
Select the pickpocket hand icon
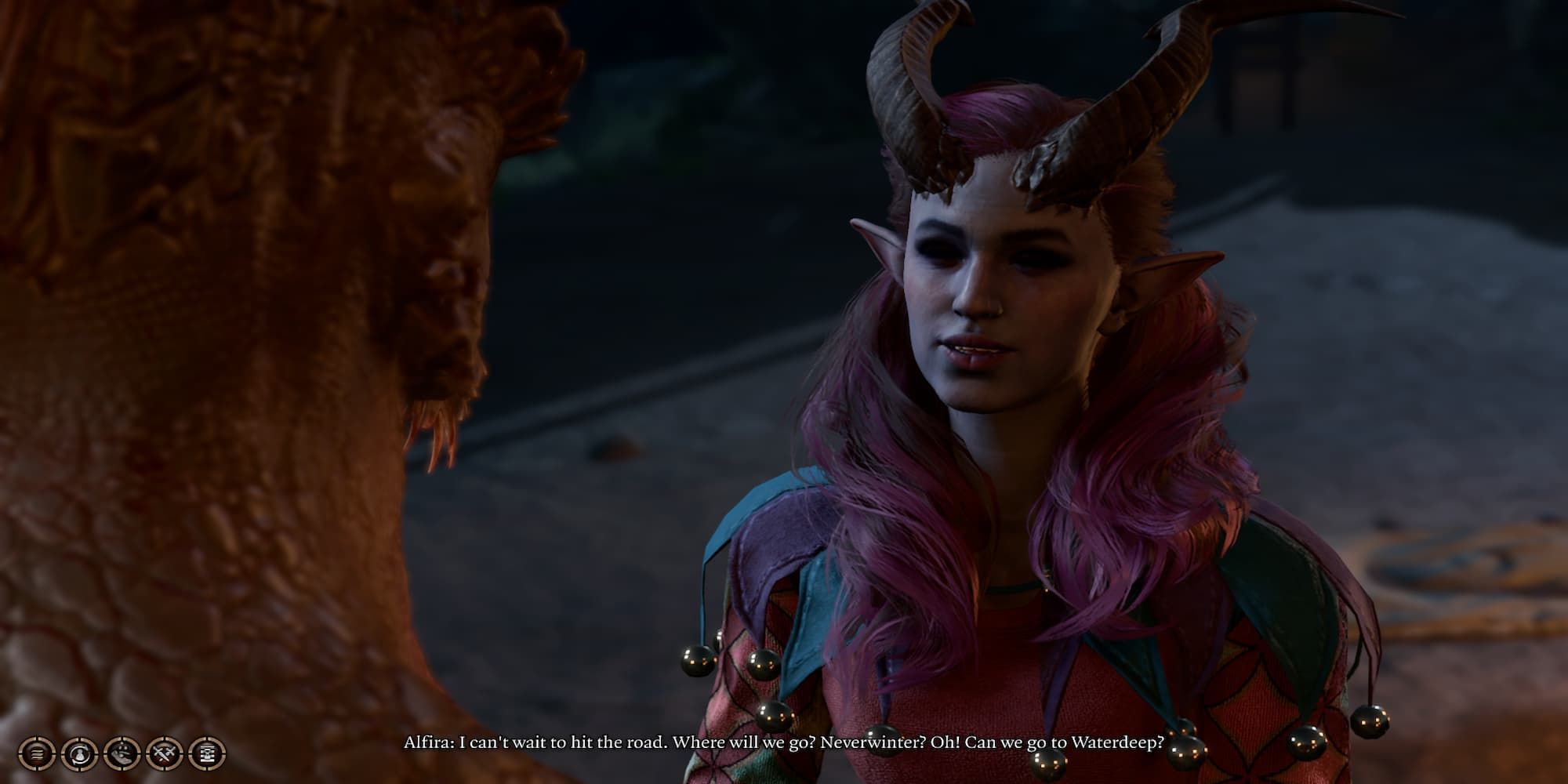pyautogui.click(x=122, y=754)
